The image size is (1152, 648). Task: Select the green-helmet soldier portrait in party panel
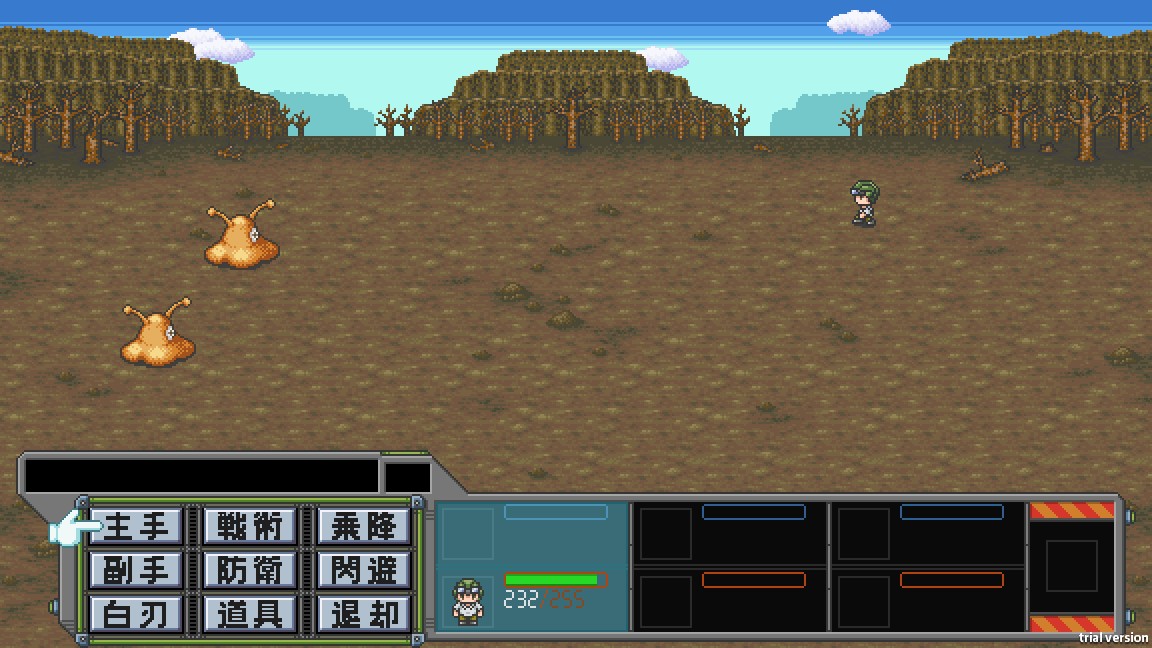pyautogui.click(x=468, y=601)
